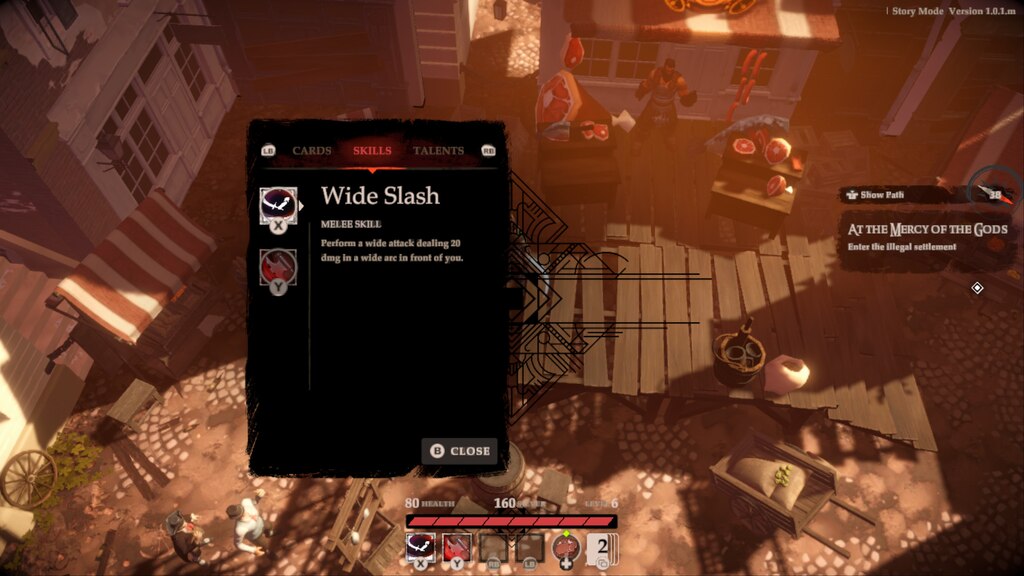
Task: Switch to the Cards tab
Action: point(312,151)
